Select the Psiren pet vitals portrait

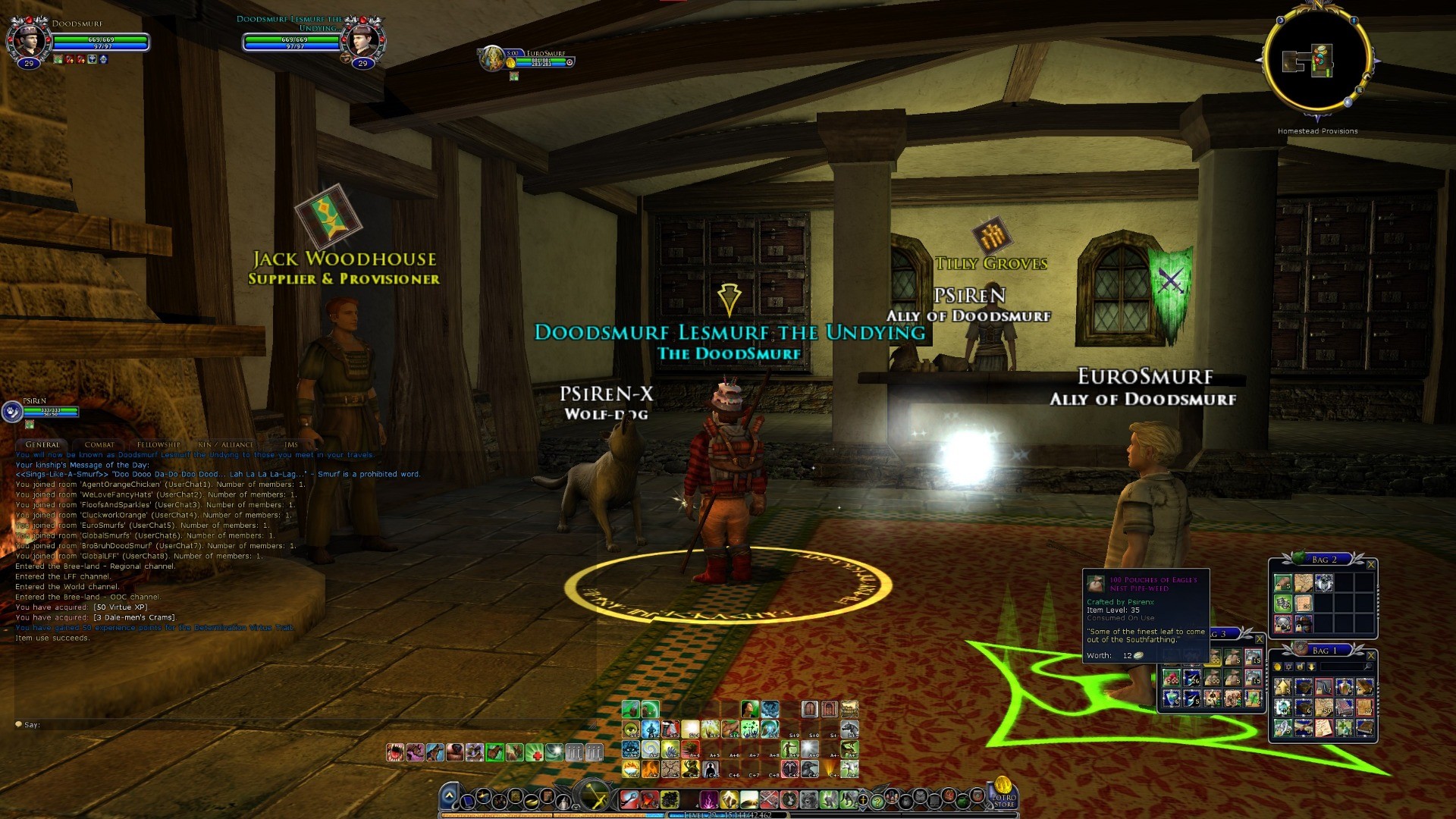pyautogui.click(x=12, y=411)
